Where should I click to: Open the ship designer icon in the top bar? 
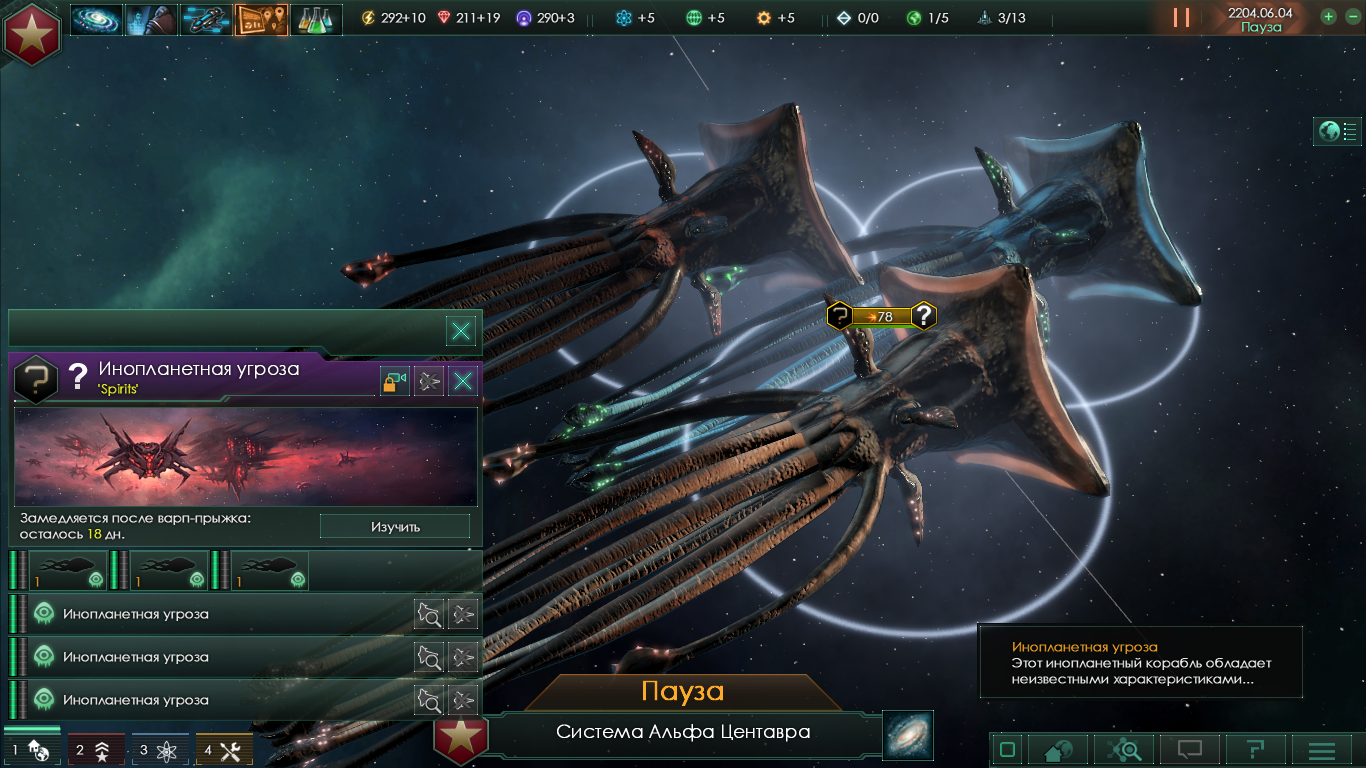tap(206, 19)
